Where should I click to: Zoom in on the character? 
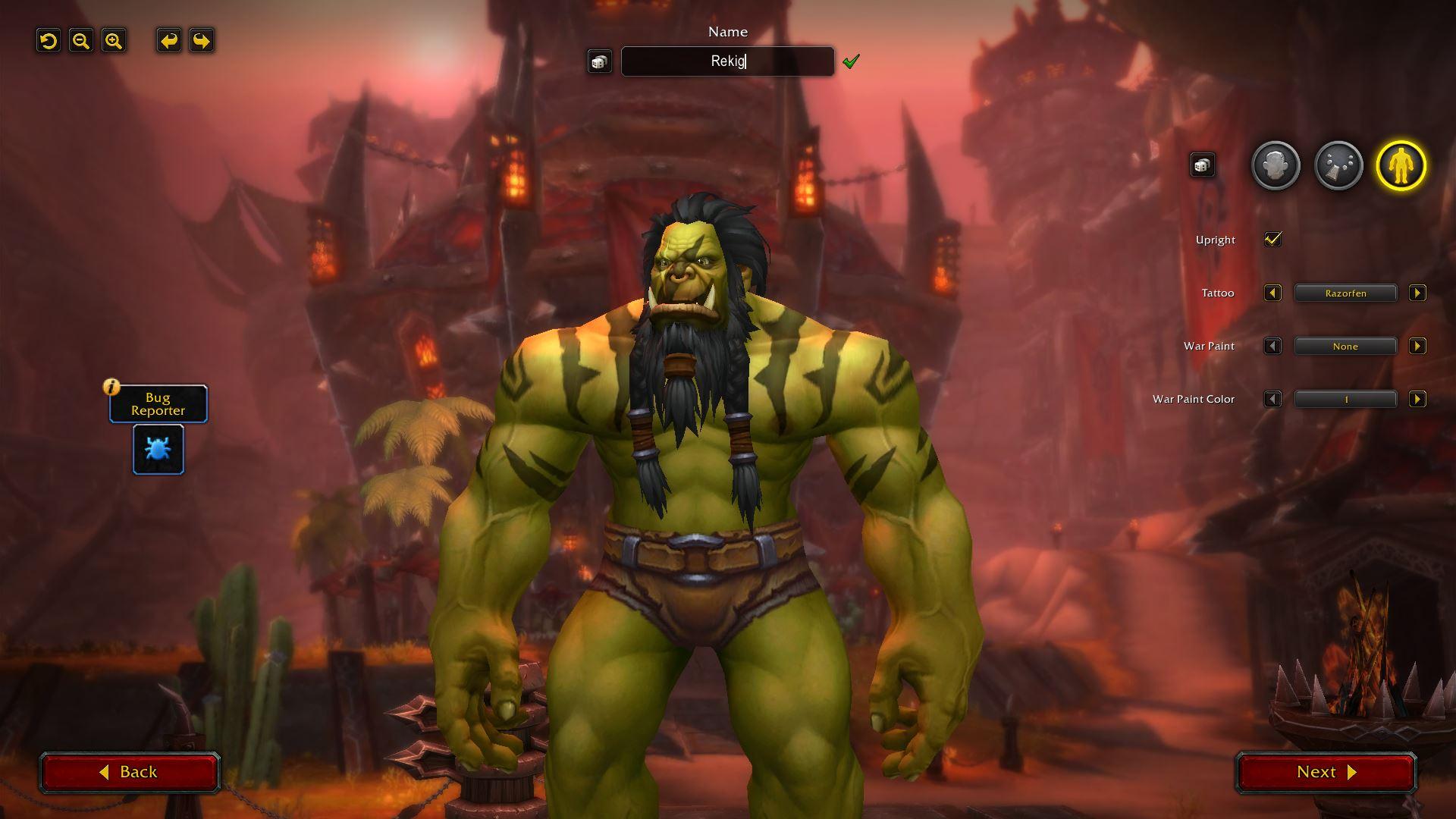114,41
